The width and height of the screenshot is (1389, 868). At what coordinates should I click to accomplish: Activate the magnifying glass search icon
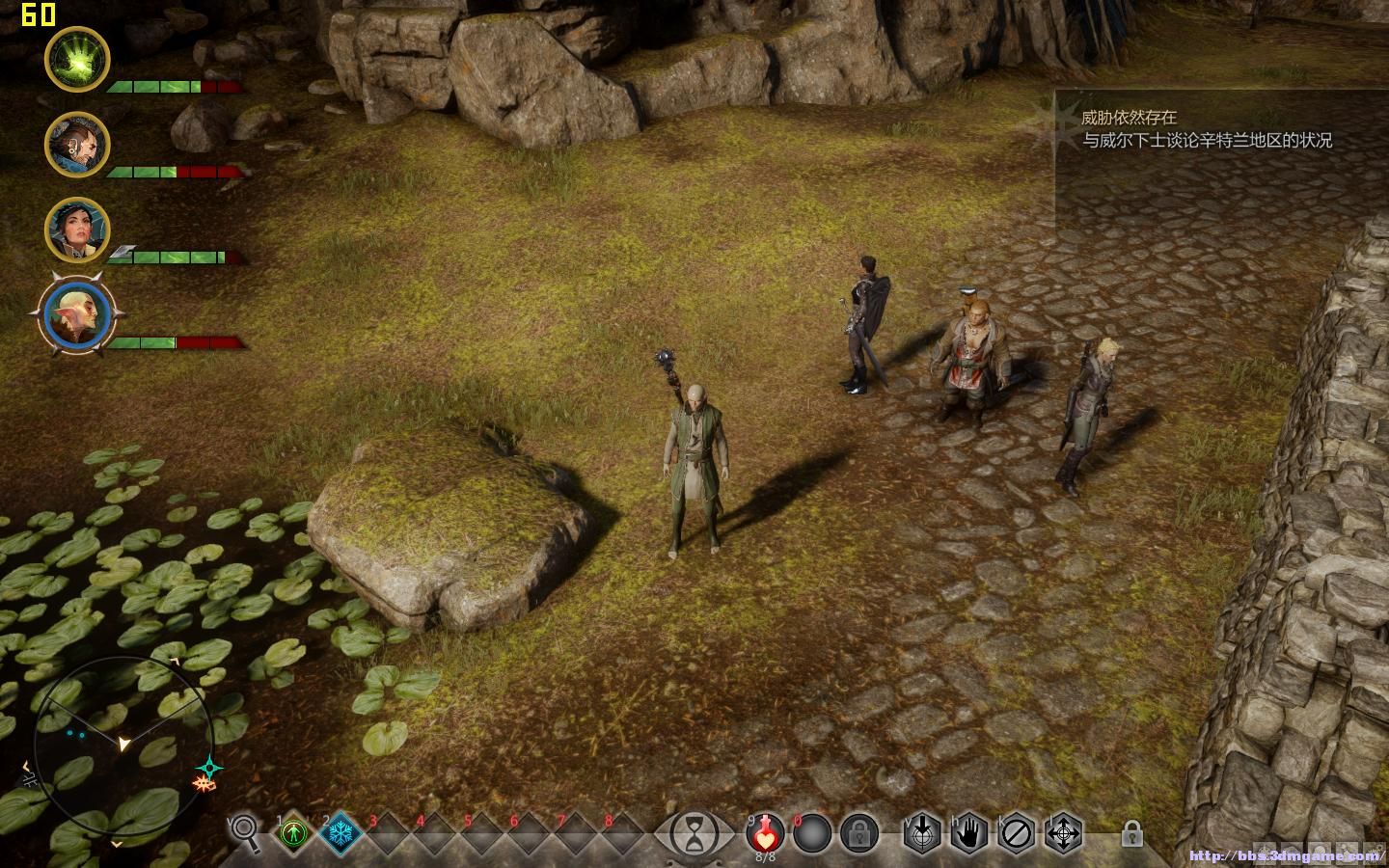(245, 831)
